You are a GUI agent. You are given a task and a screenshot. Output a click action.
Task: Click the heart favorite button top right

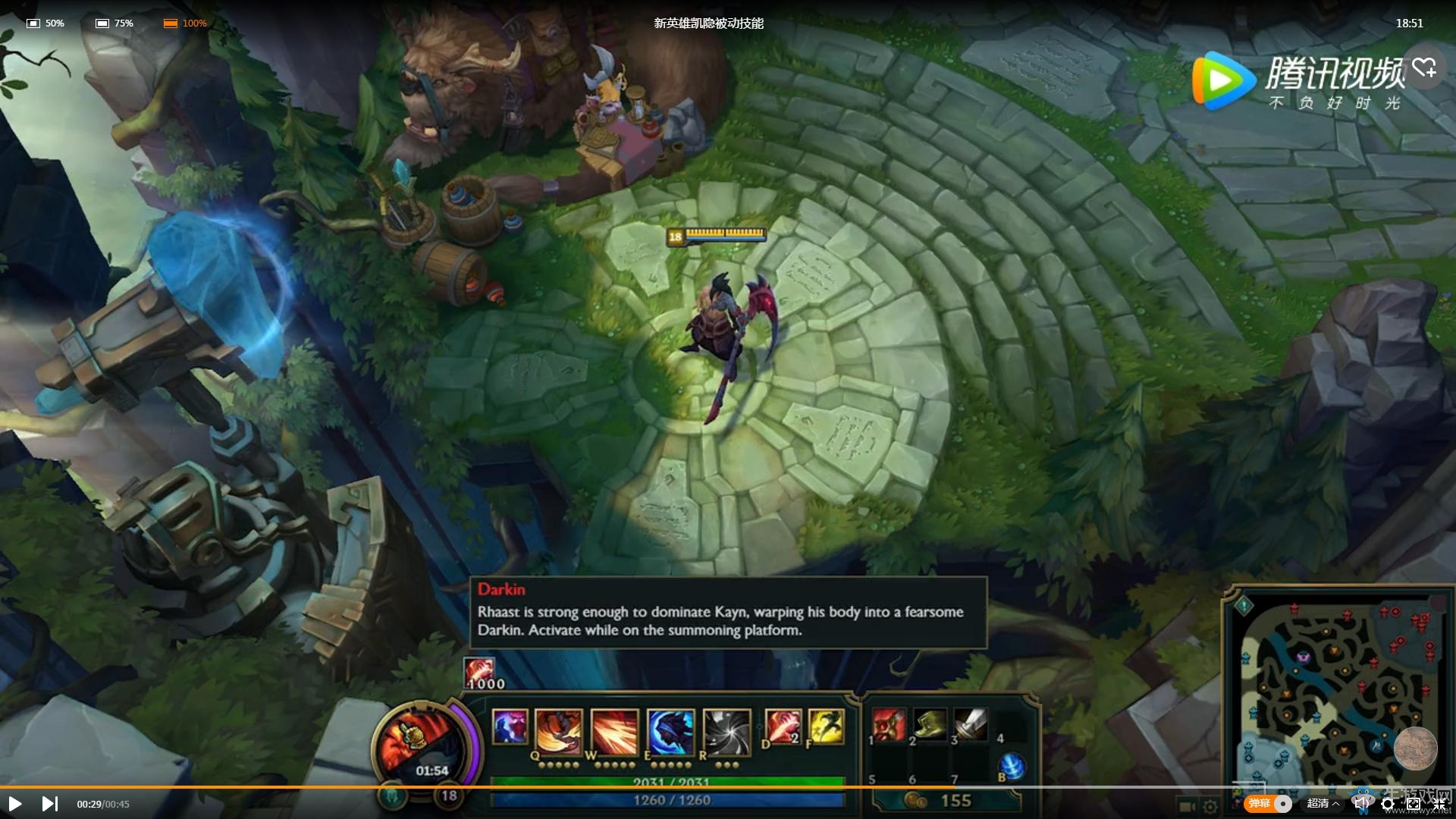pyautogui.click(x=1426, y=67)
